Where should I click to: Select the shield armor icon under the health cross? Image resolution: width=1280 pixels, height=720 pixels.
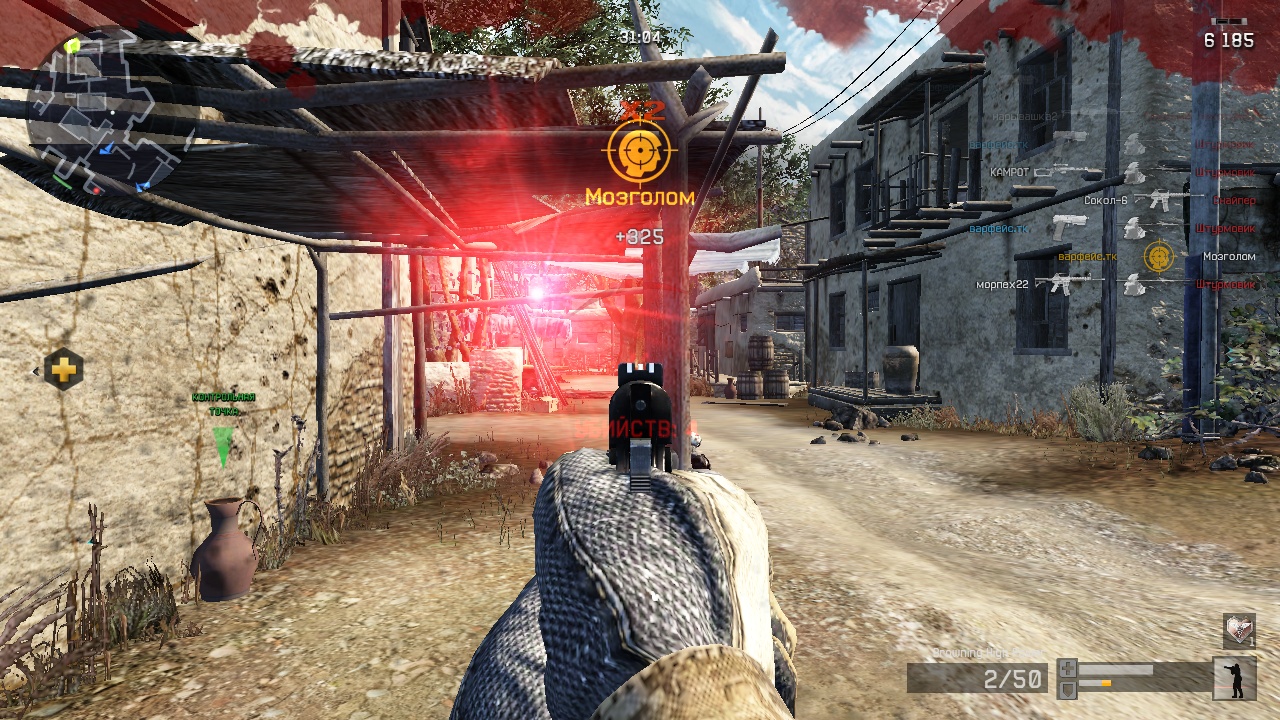click(x=1068, y=689)
